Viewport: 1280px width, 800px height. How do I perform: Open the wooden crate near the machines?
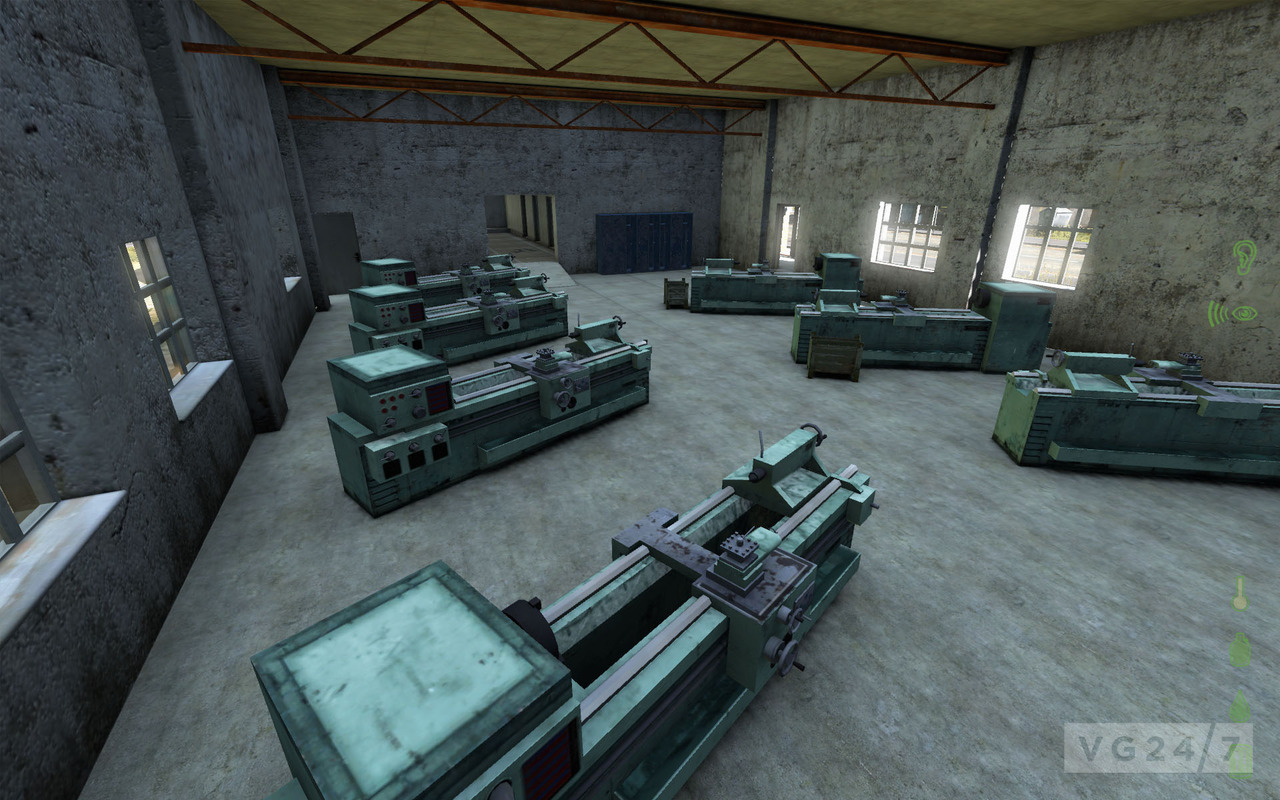click(x=835, y=355)
